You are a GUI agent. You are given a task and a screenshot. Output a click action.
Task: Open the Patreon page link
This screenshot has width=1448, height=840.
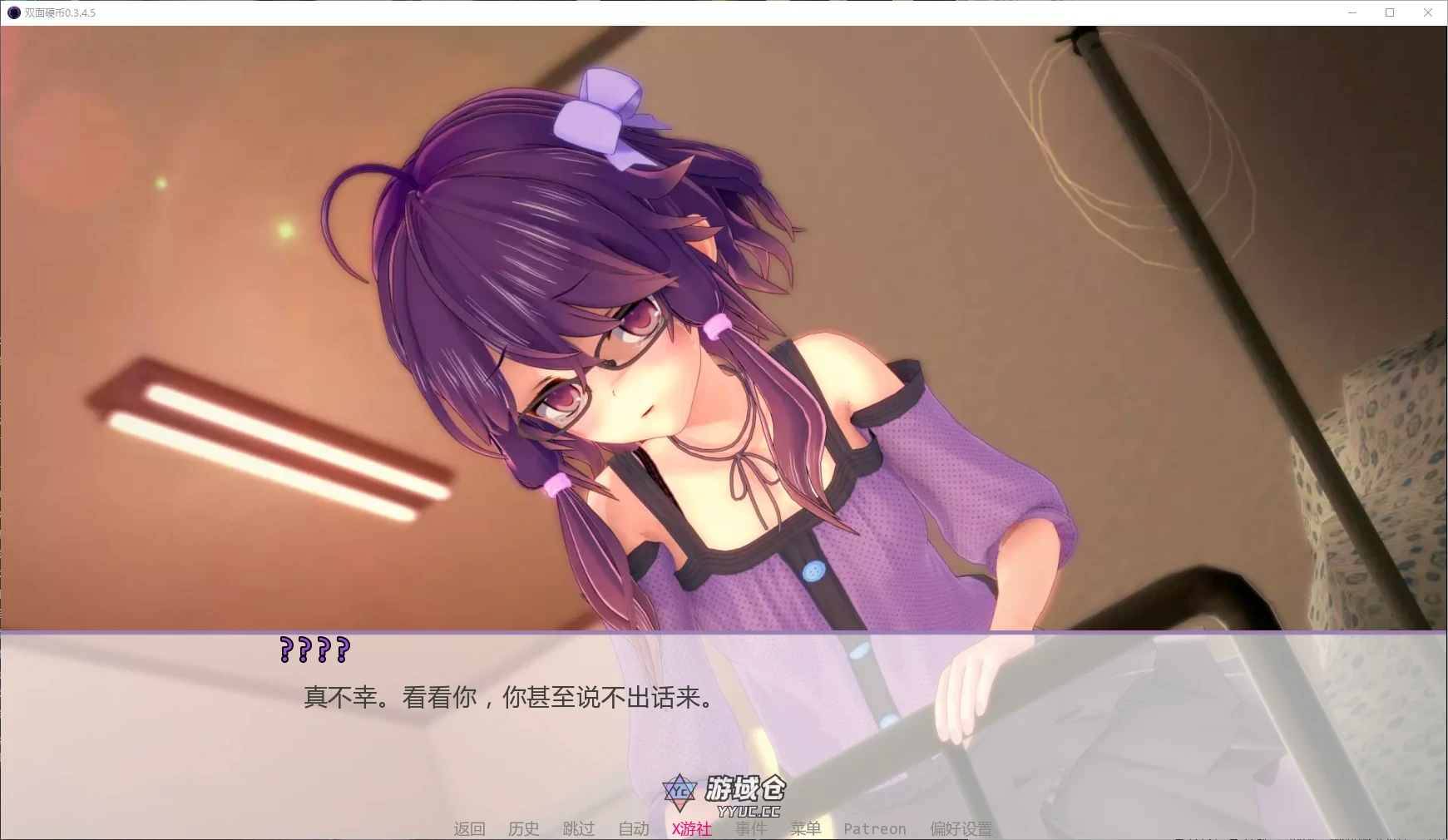(874, 828)
